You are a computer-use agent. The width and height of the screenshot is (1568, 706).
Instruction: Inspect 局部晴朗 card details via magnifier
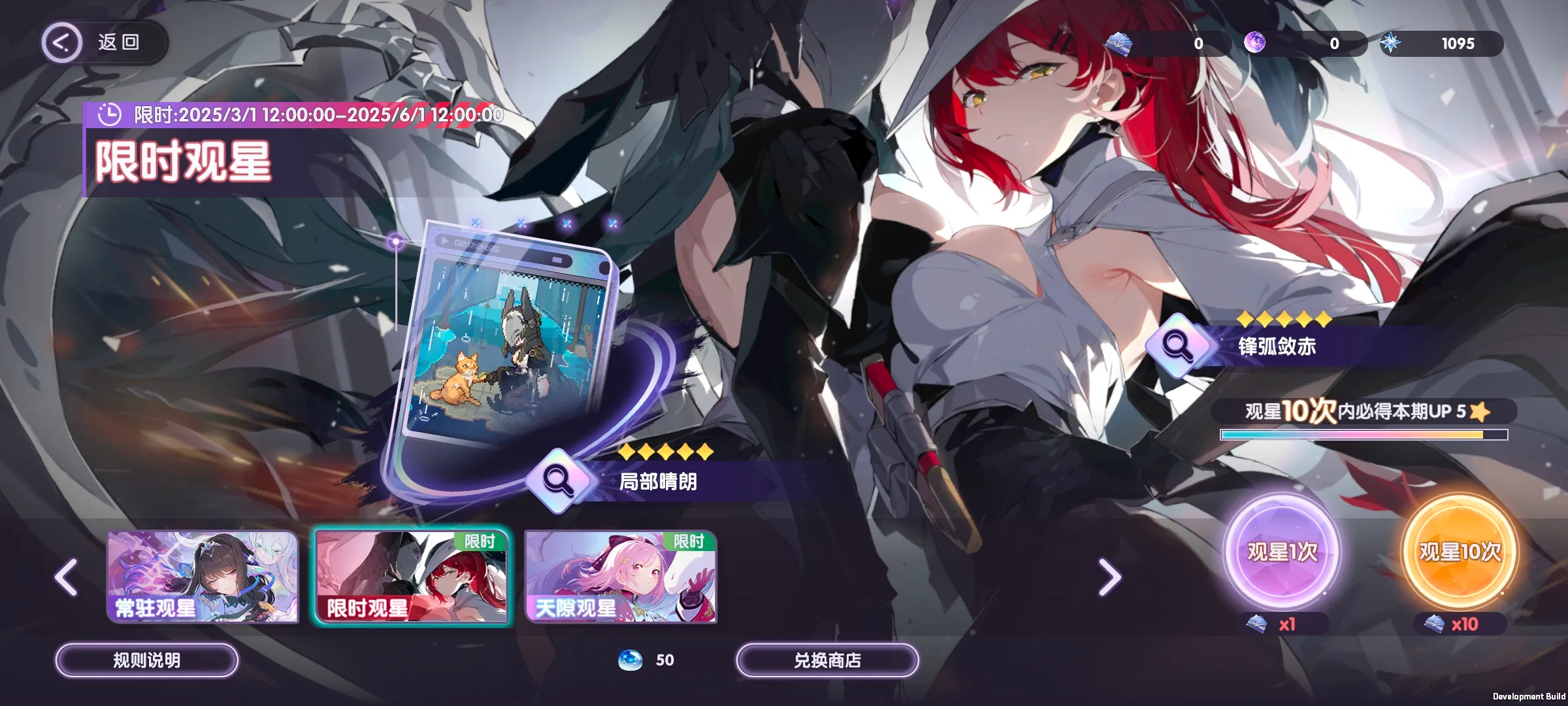coord(559,480)
